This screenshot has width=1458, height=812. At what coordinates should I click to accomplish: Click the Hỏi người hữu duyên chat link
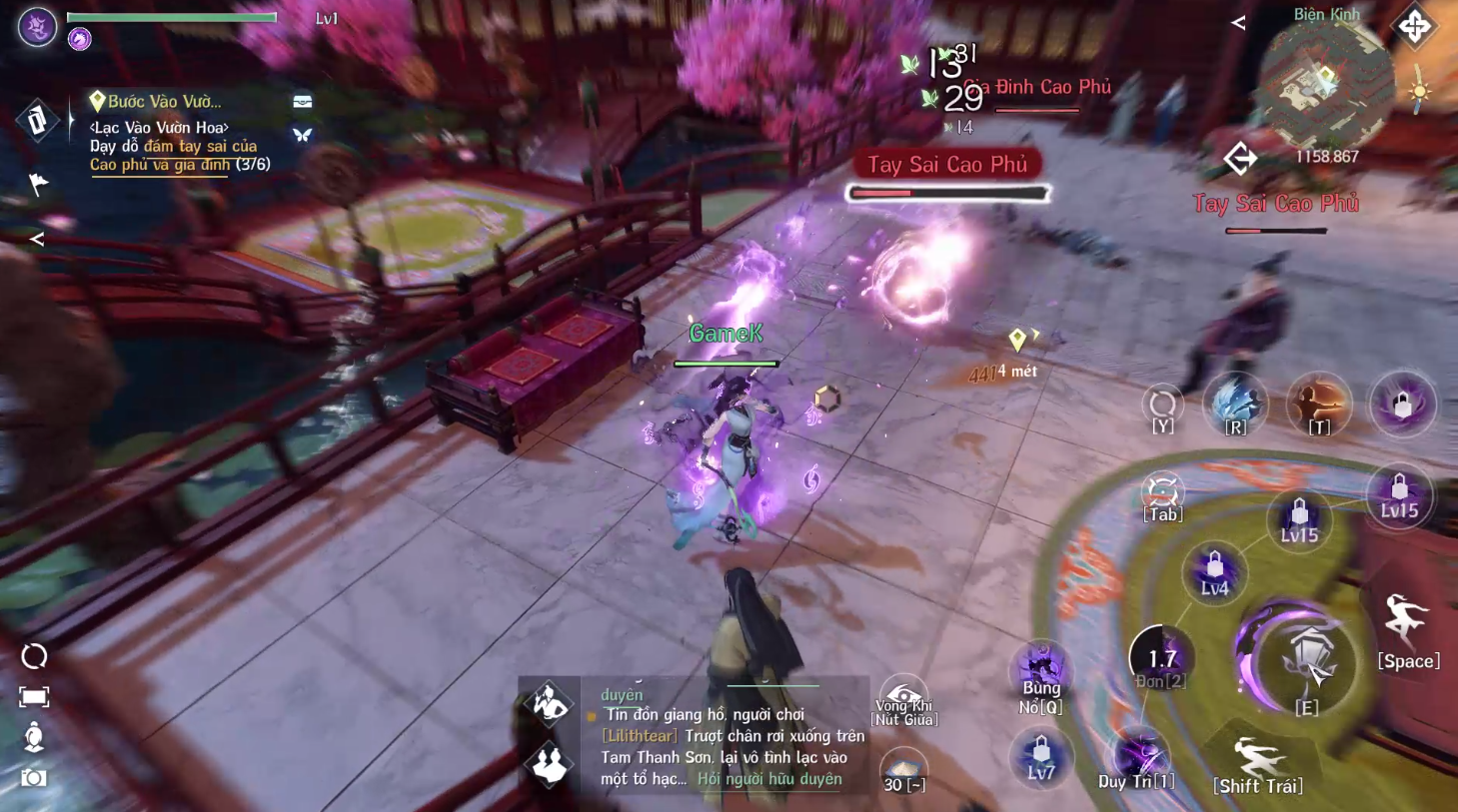pyautogui.click(x=769, y=779)
